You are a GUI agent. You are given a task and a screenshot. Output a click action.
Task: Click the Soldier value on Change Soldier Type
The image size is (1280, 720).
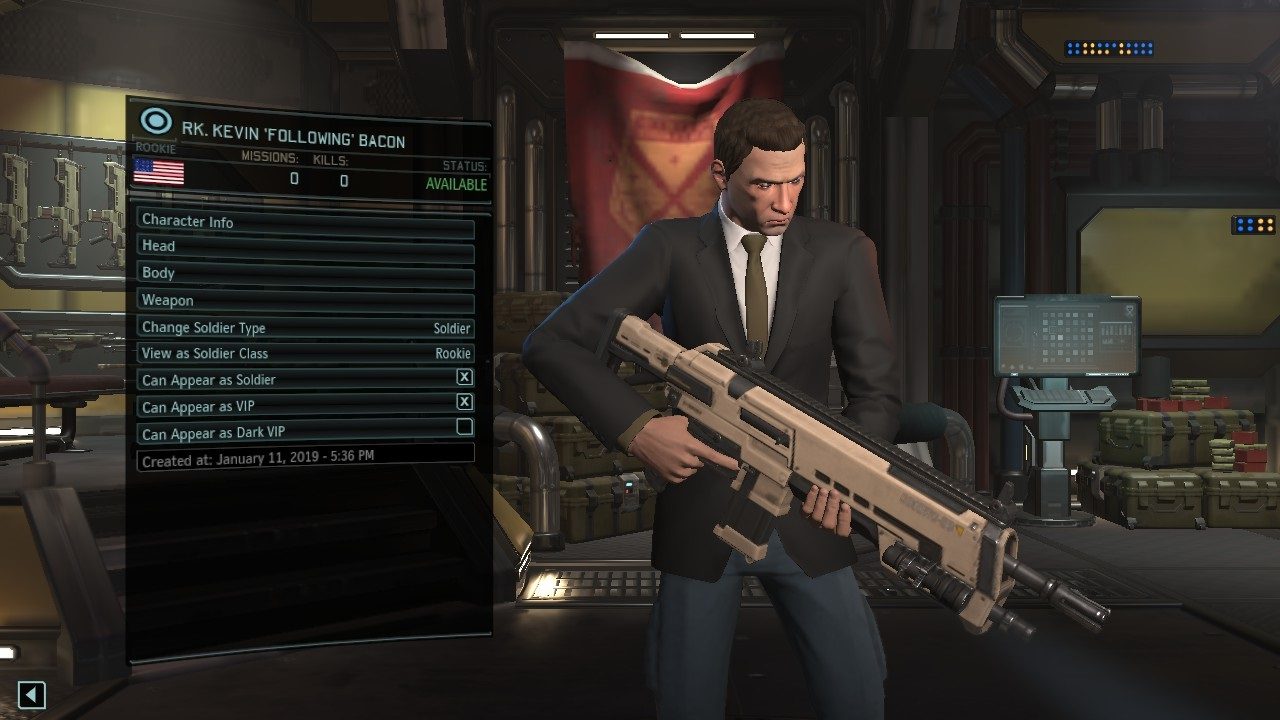pyautogui.click(x=453, y=327)
